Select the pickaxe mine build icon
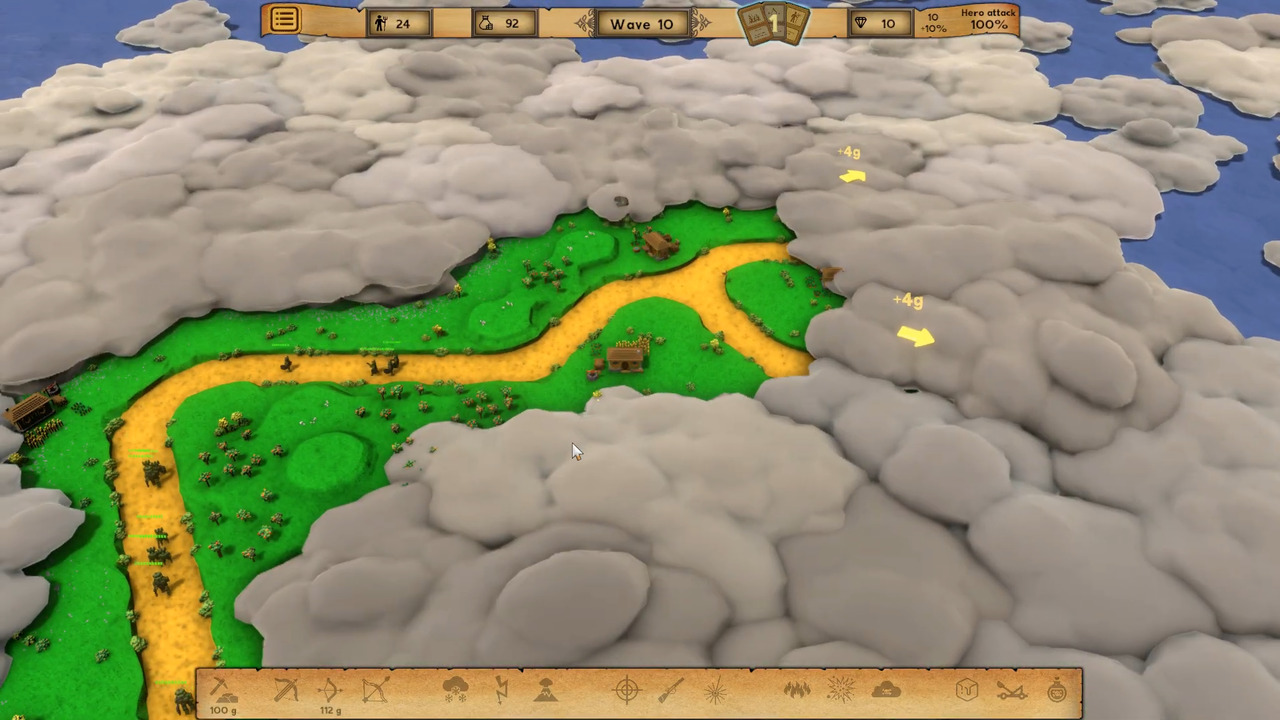This screenshot has height=720, width=1280. (x=222, y=689)
